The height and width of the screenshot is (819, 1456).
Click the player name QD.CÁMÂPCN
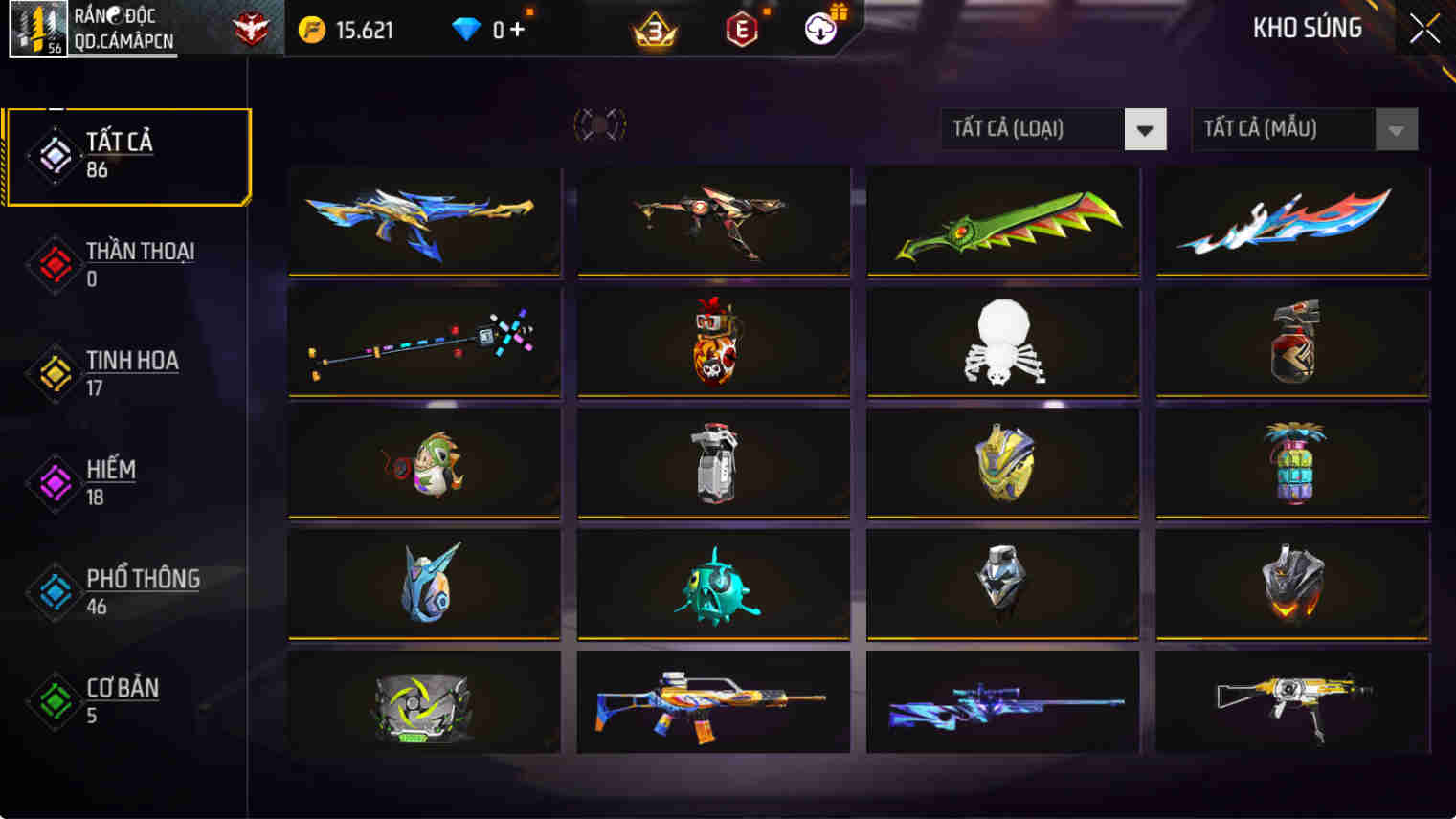coord(126,39)
